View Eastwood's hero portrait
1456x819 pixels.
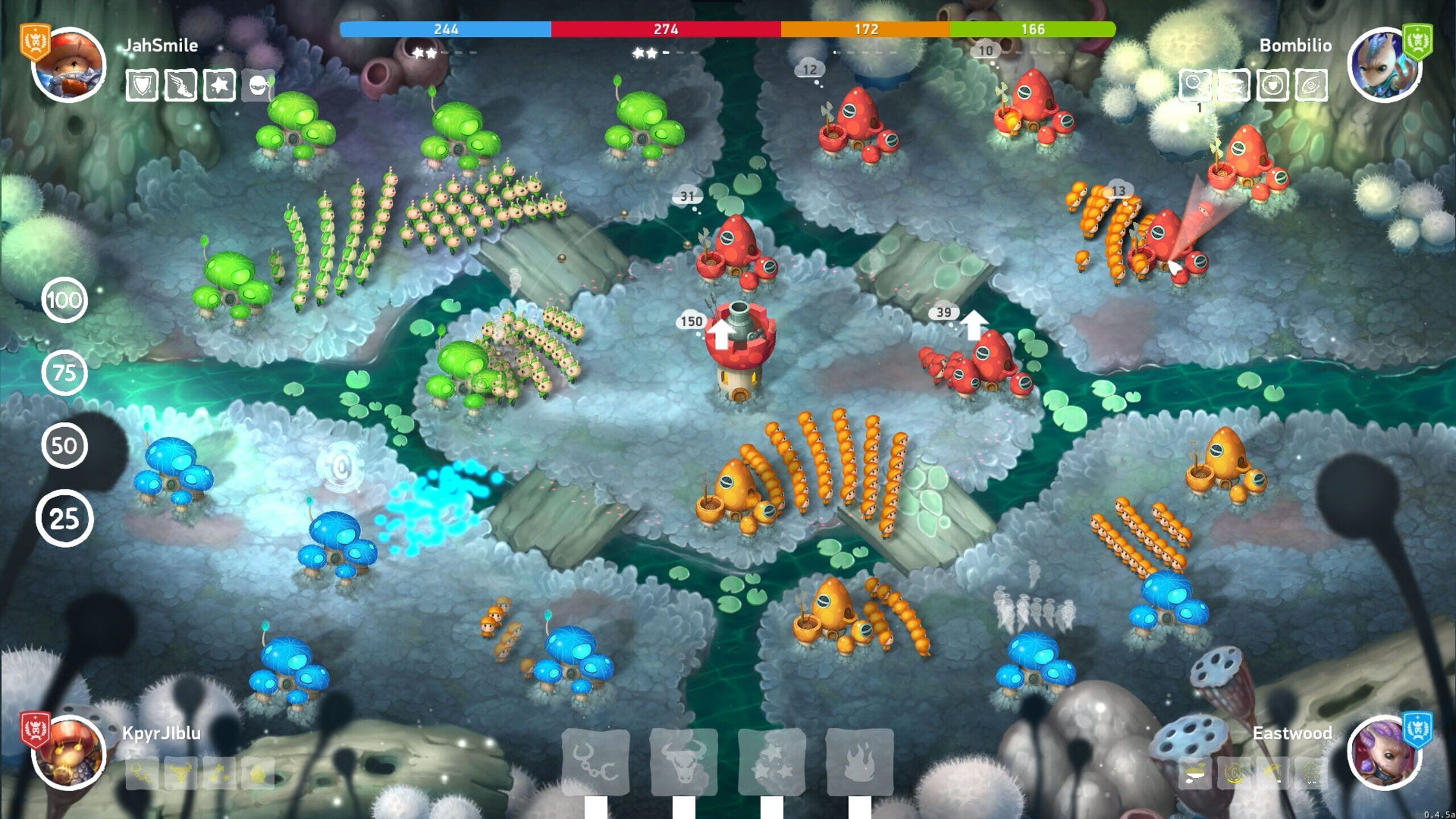point(1384,752)
